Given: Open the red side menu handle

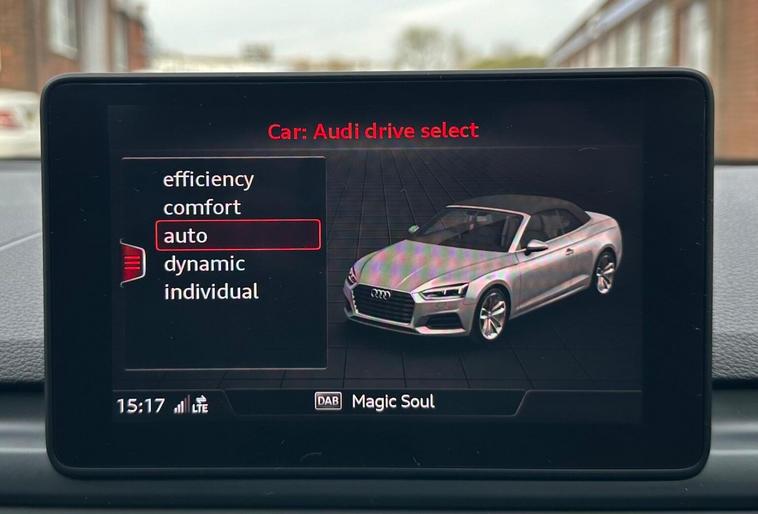Looking at the screenshot, I should (132, 263).
